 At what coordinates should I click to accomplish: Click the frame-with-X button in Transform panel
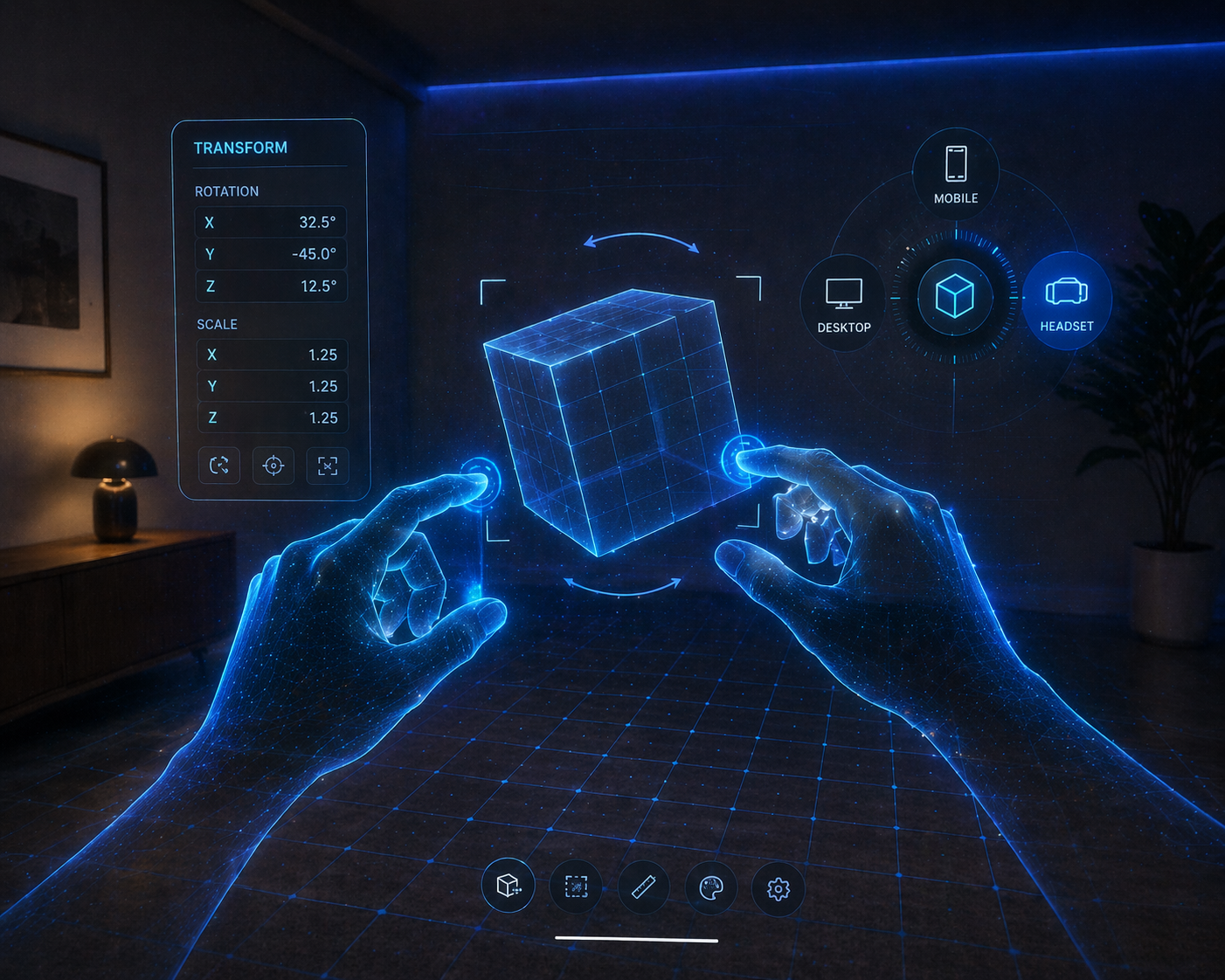328,466
